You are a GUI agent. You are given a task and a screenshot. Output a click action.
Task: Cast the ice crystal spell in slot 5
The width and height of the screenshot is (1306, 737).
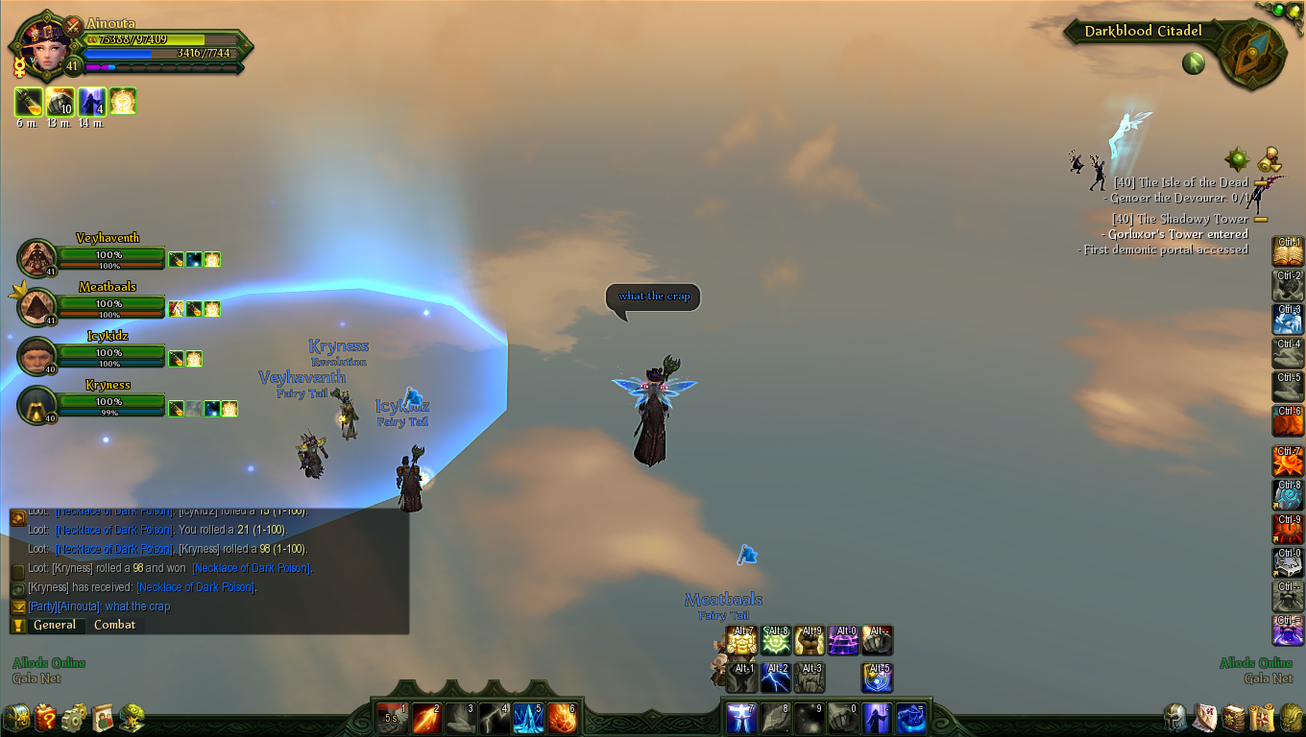click(x=528, y=717)
